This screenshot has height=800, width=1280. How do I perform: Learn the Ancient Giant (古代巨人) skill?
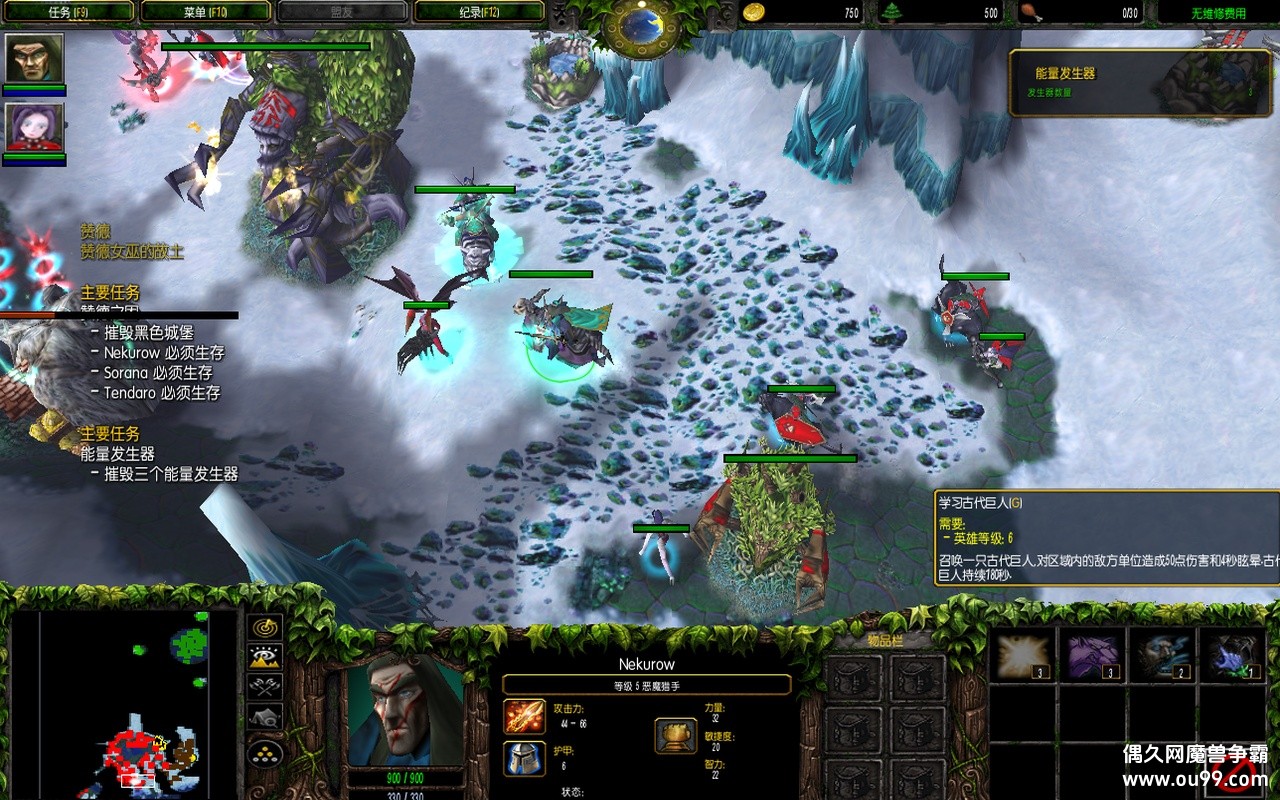click(1231, 654)
